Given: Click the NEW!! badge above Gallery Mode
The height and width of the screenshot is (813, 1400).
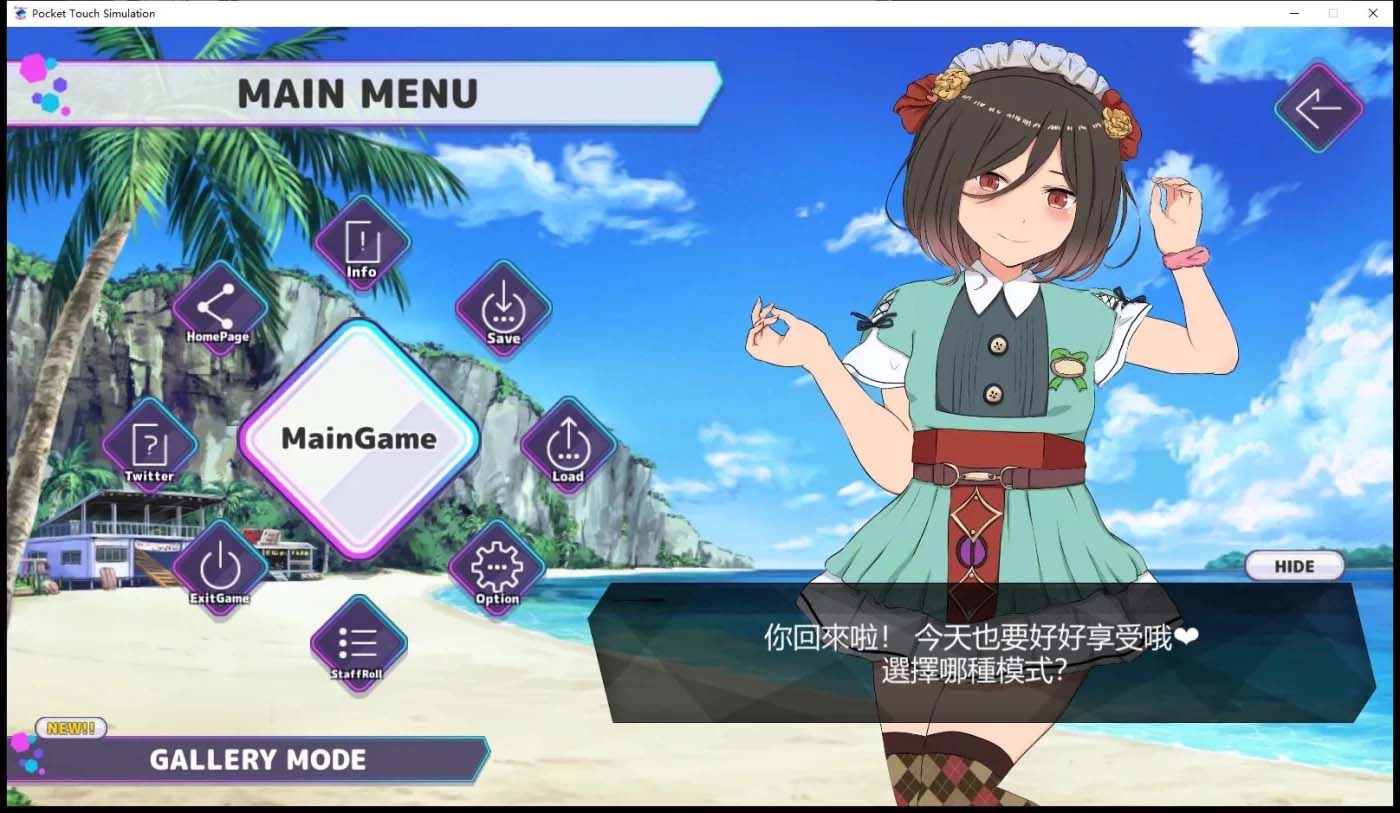Looking at the screenshot, I should click(x=69, y=728).
